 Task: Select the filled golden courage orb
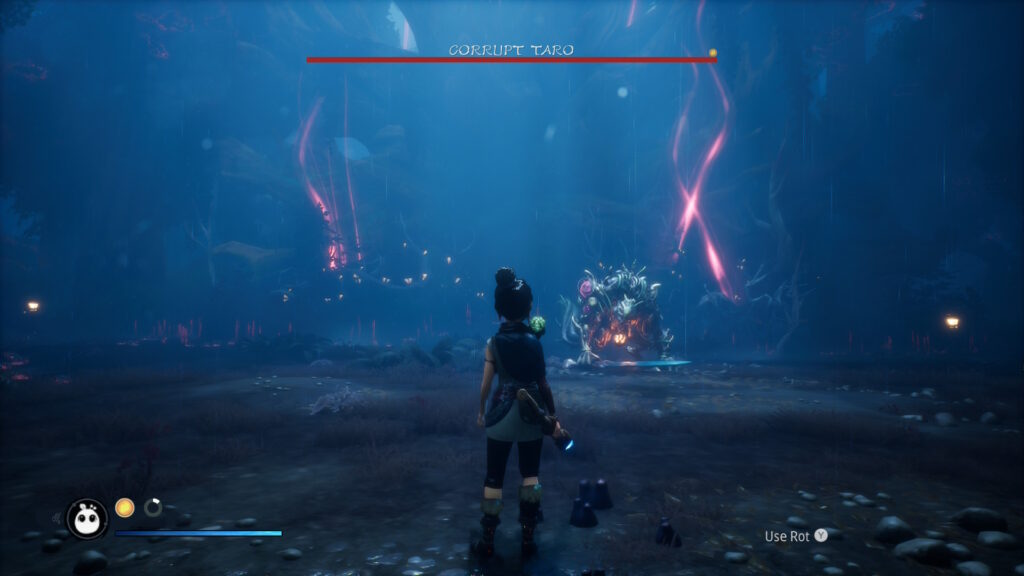coord(125,508)
